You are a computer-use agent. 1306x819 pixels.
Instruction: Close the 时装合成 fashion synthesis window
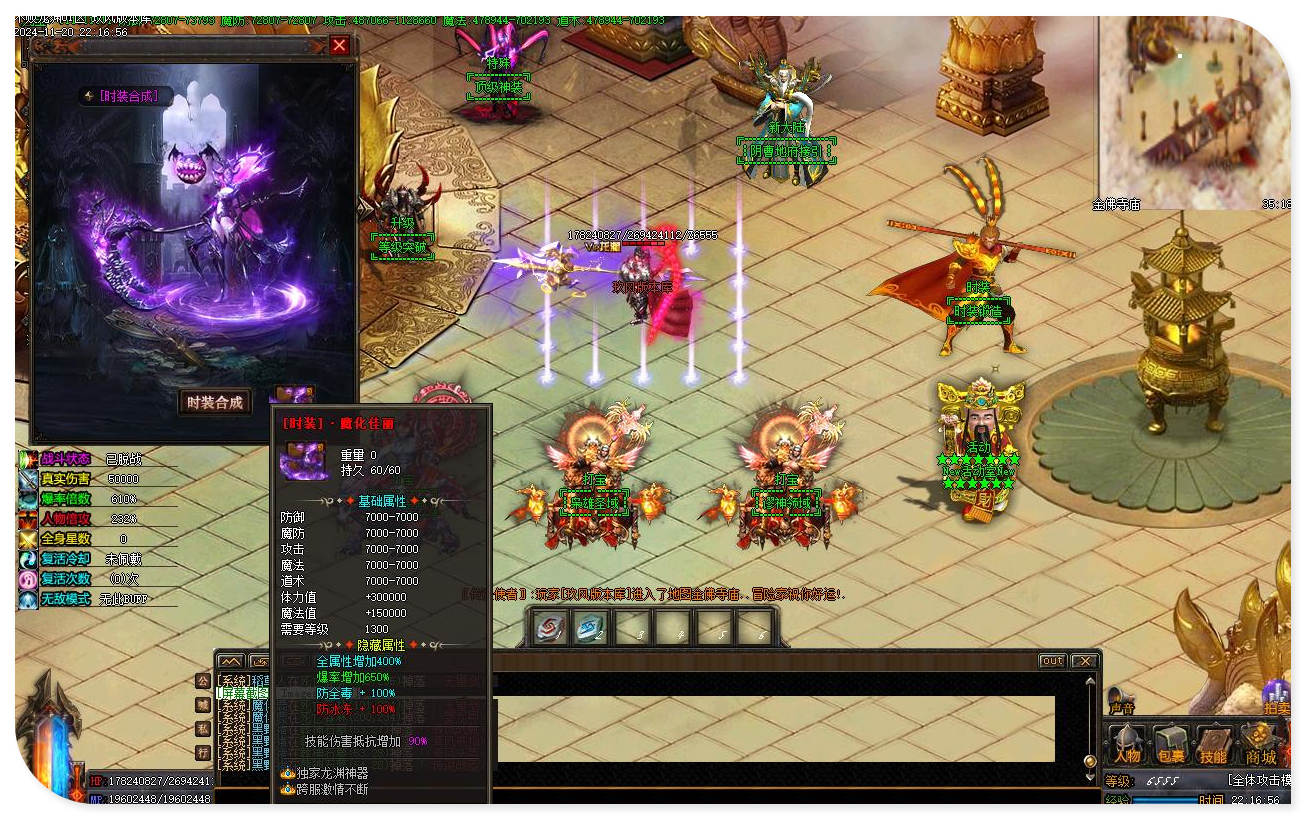pos(340,45)
